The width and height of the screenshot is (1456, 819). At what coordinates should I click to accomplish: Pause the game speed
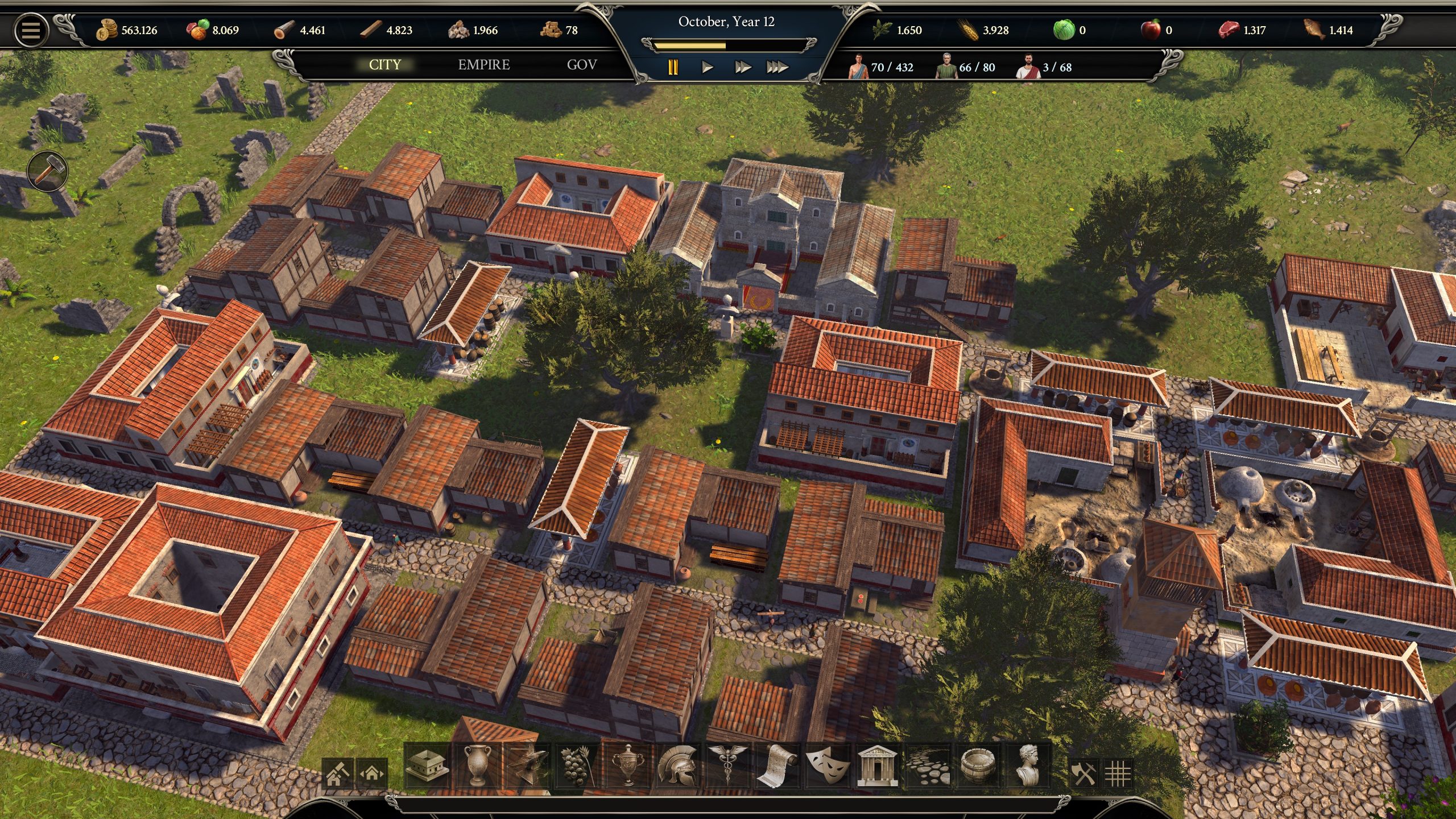click(x=673, y=68)
